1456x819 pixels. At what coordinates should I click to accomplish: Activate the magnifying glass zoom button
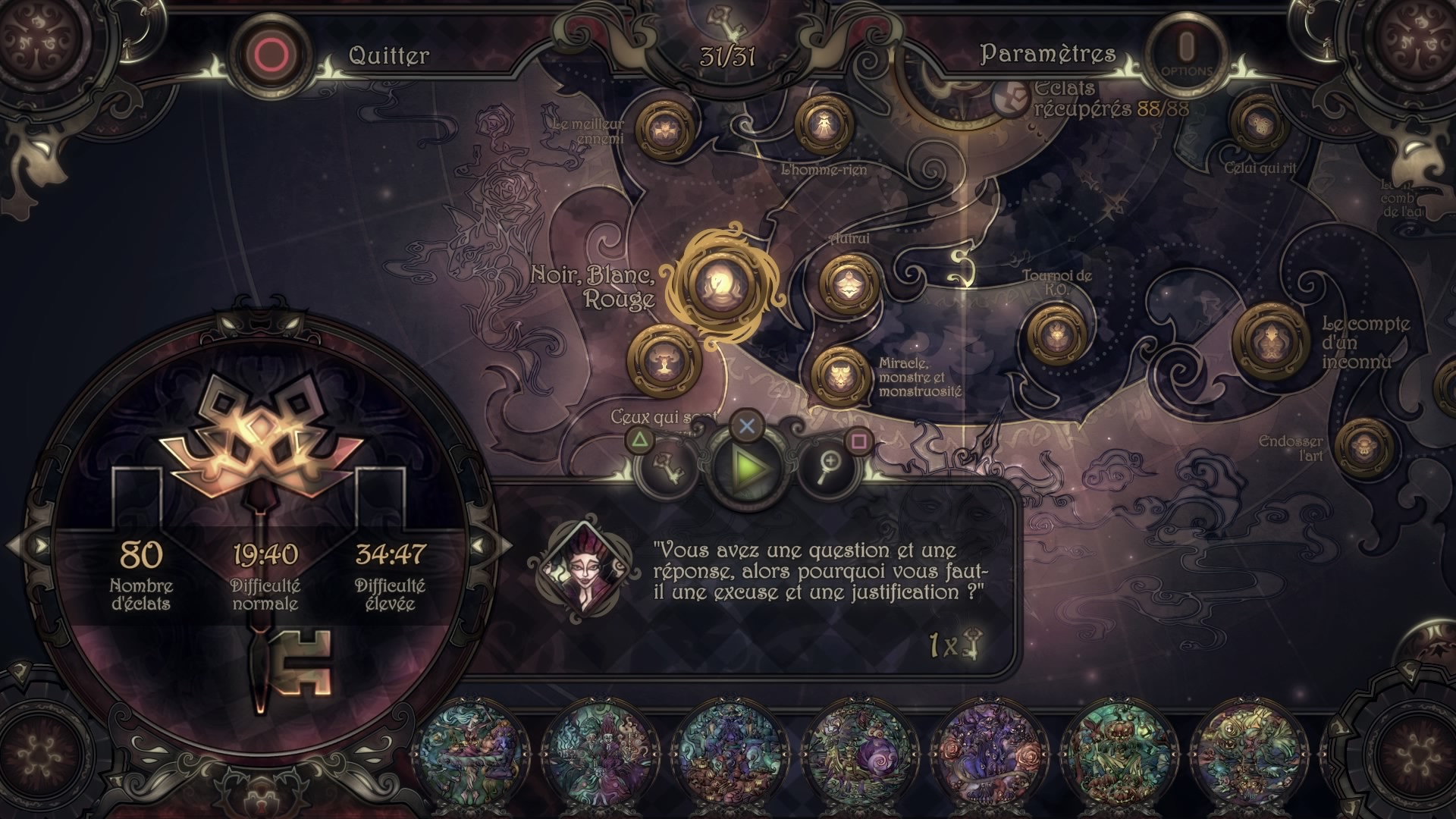coord(828,467)
